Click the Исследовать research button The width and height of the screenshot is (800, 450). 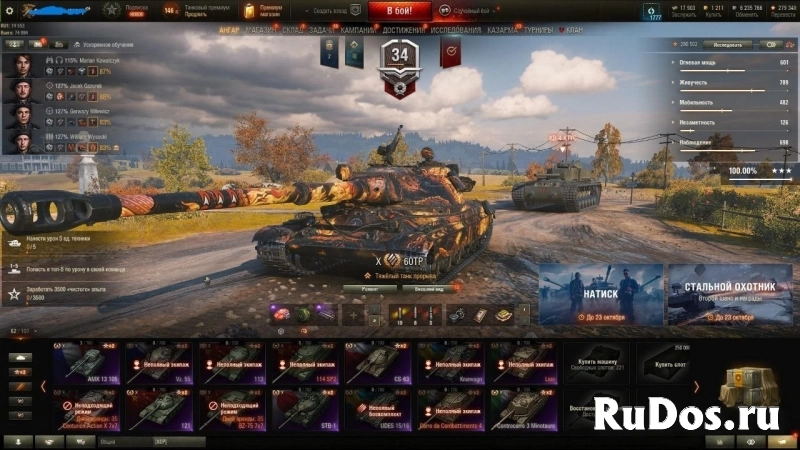726,45
